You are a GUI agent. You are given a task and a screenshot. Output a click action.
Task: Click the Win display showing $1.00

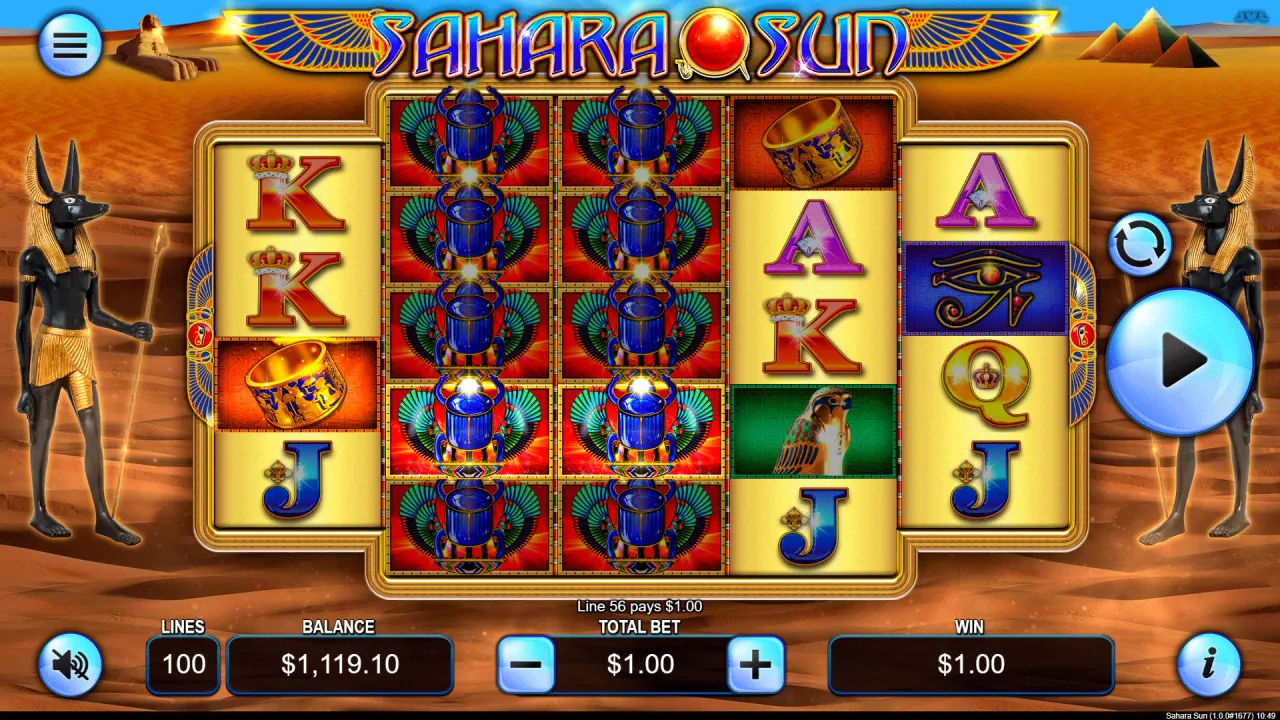pos(971,664)
